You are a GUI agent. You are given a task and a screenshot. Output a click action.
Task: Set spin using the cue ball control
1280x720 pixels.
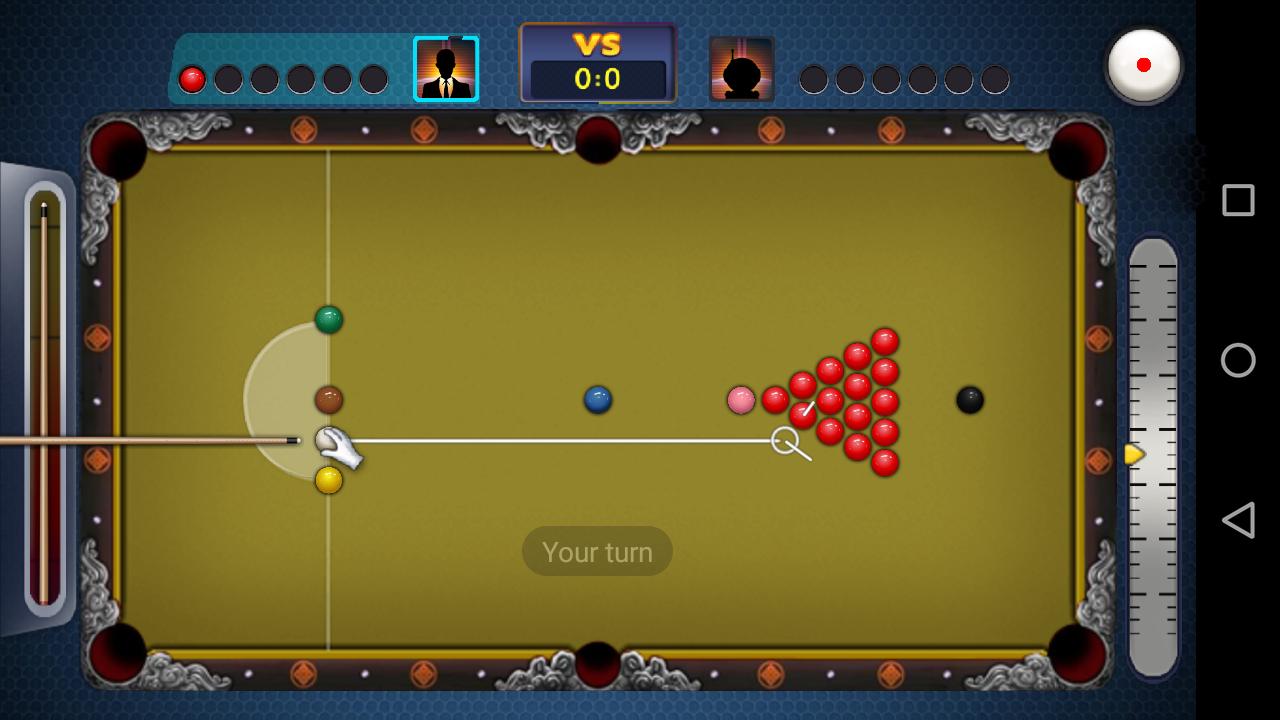(1143, 64)
